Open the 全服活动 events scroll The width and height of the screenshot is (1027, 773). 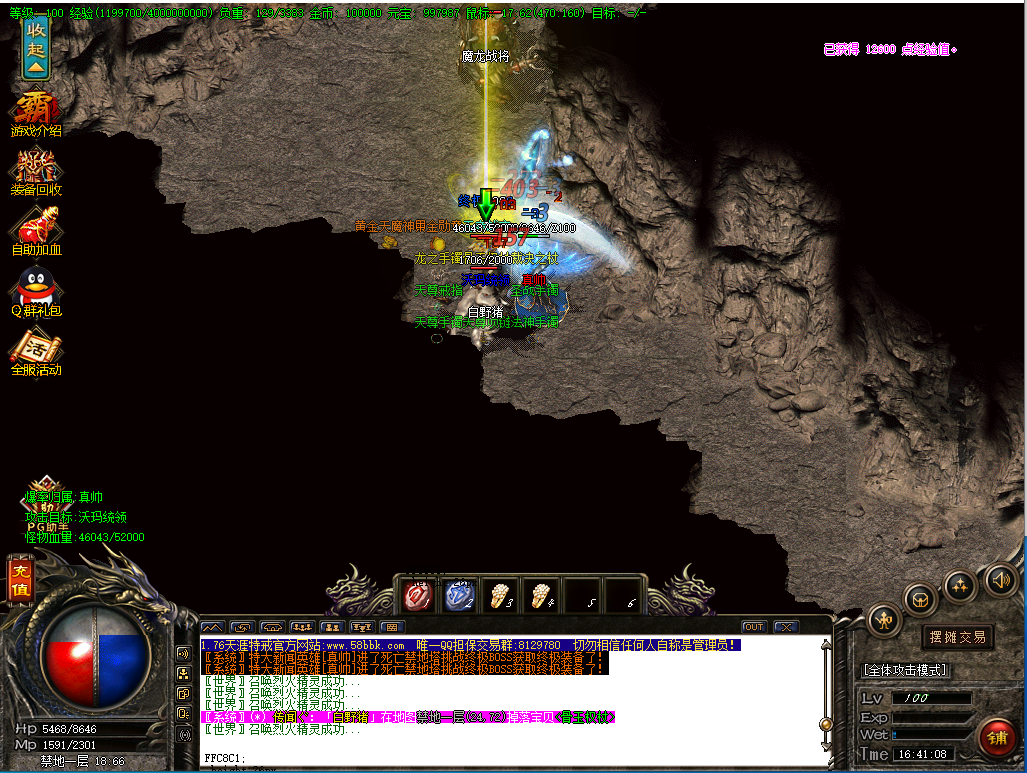(x=36, y=353)
